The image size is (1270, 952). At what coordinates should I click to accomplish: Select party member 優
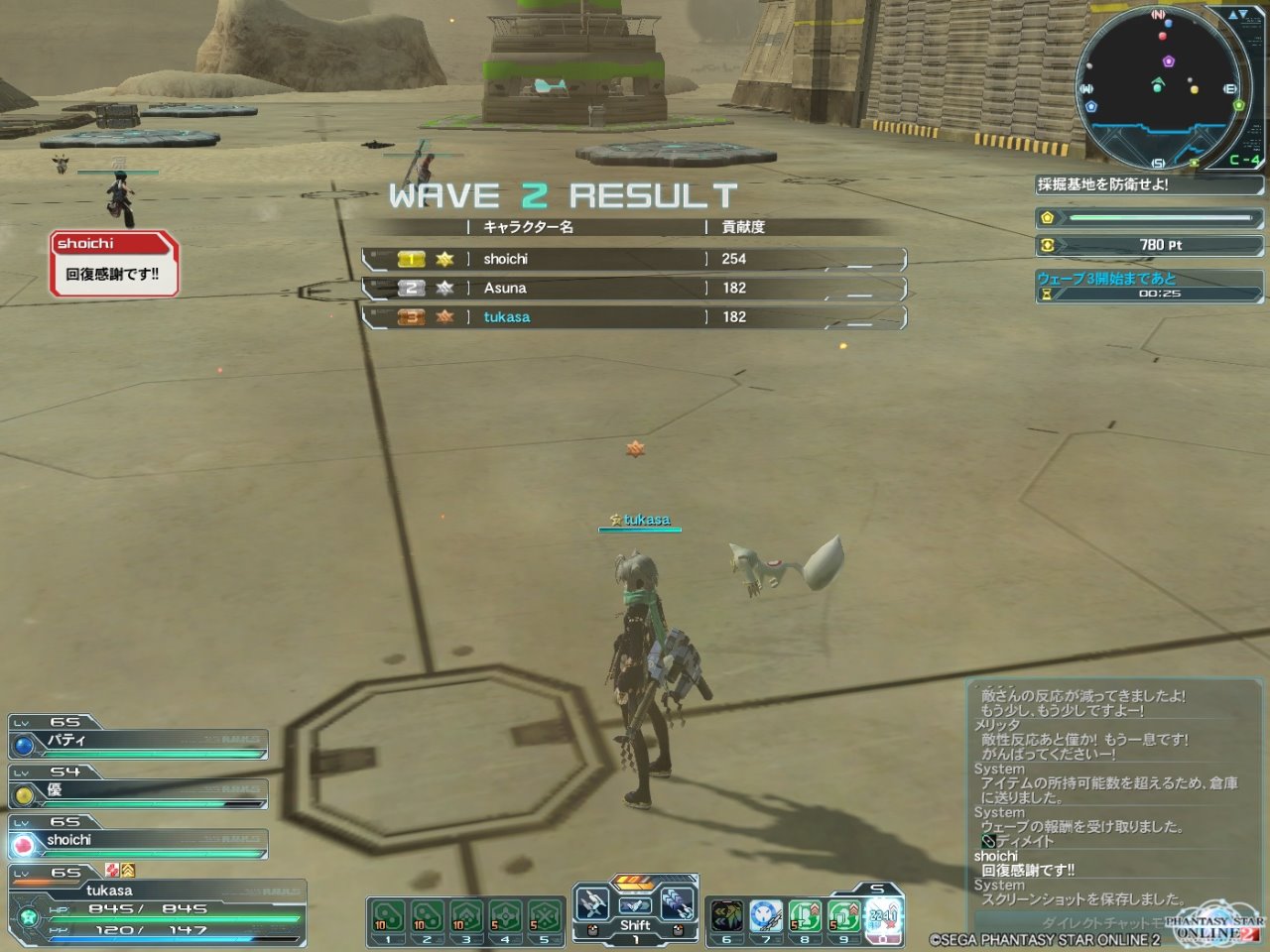pyautogui.click(x=138, y=791)
